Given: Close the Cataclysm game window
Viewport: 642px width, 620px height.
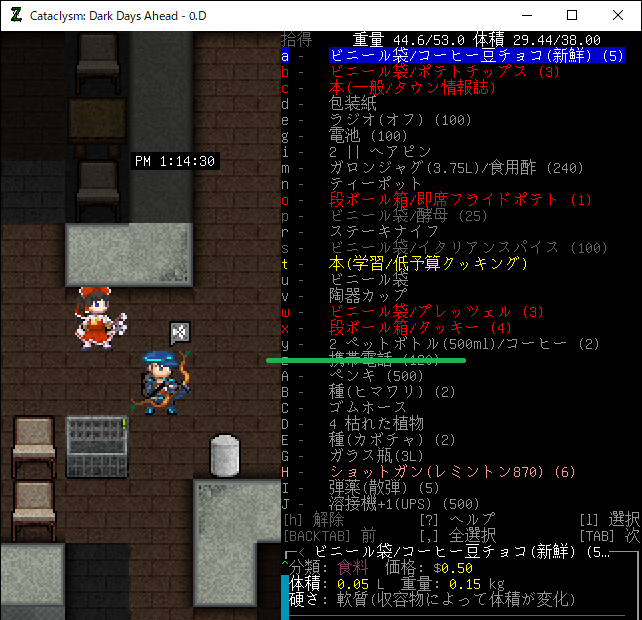Looking at the screenshot, I should click(x=617, y=16).
